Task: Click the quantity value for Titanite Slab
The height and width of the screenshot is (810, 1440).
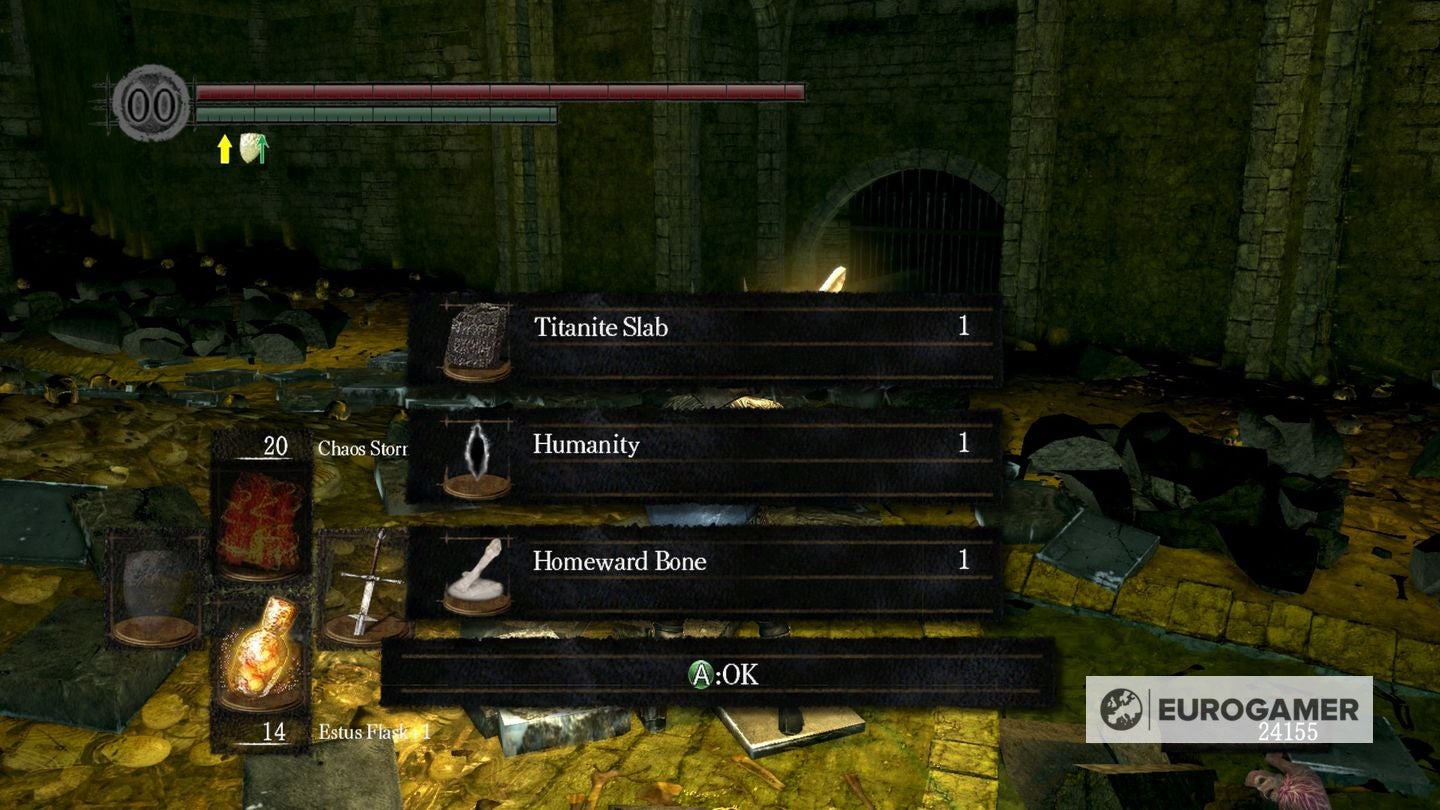Action: coord(963,327)
